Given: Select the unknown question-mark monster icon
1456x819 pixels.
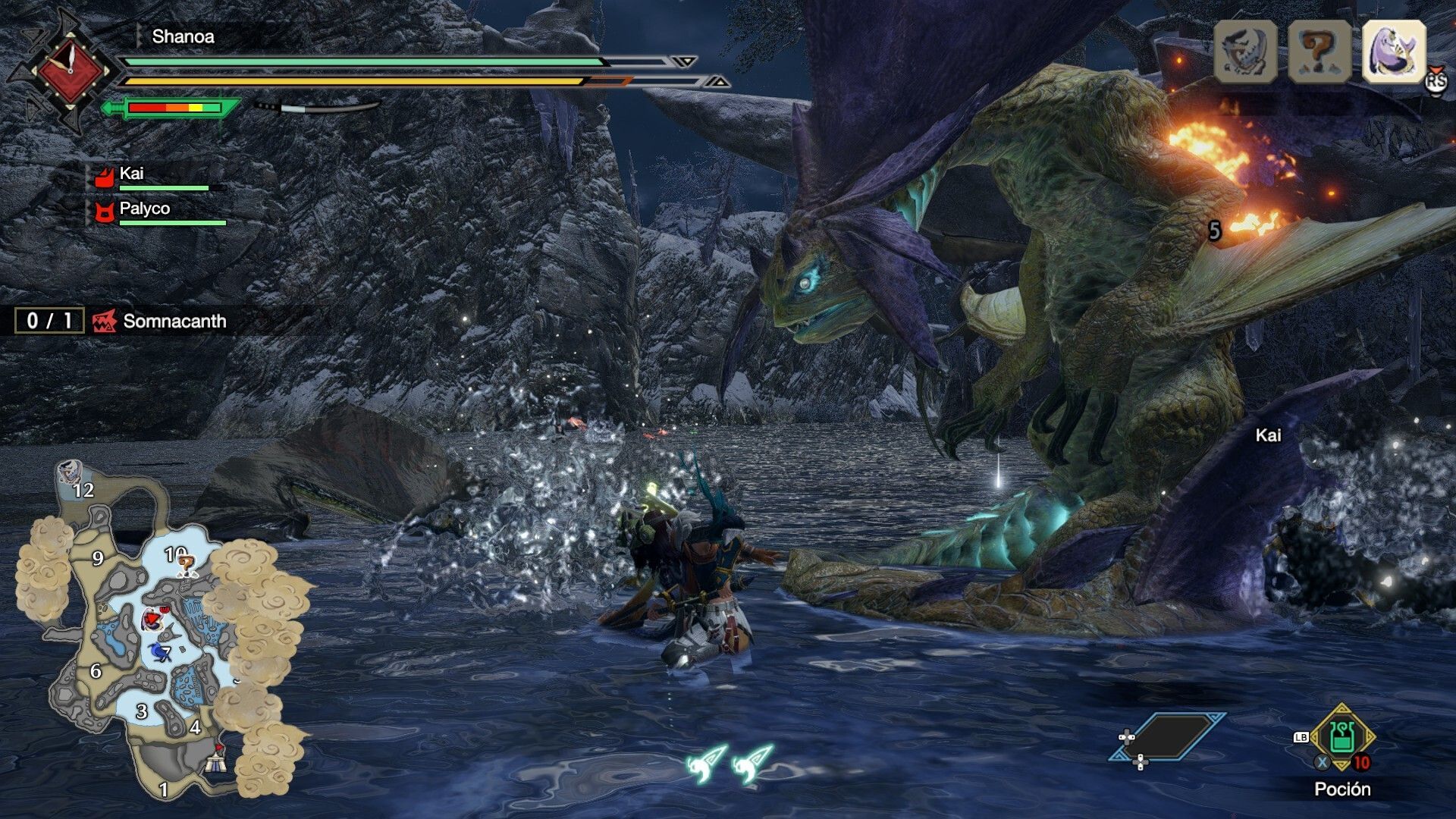Looking at the screenshot, I should pos(1319,51).
